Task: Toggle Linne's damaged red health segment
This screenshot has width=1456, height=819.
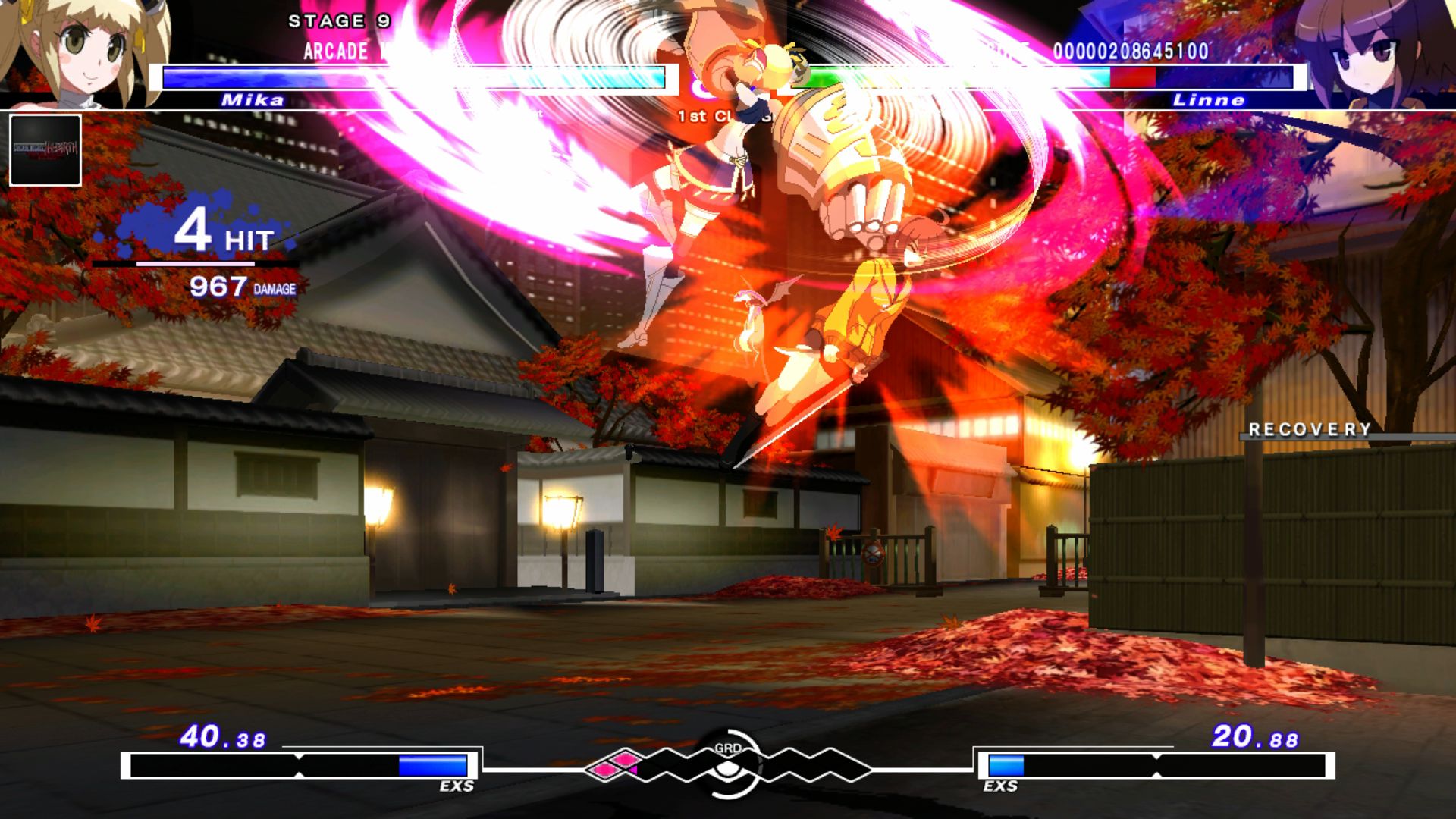Action: coord(1134,76)
